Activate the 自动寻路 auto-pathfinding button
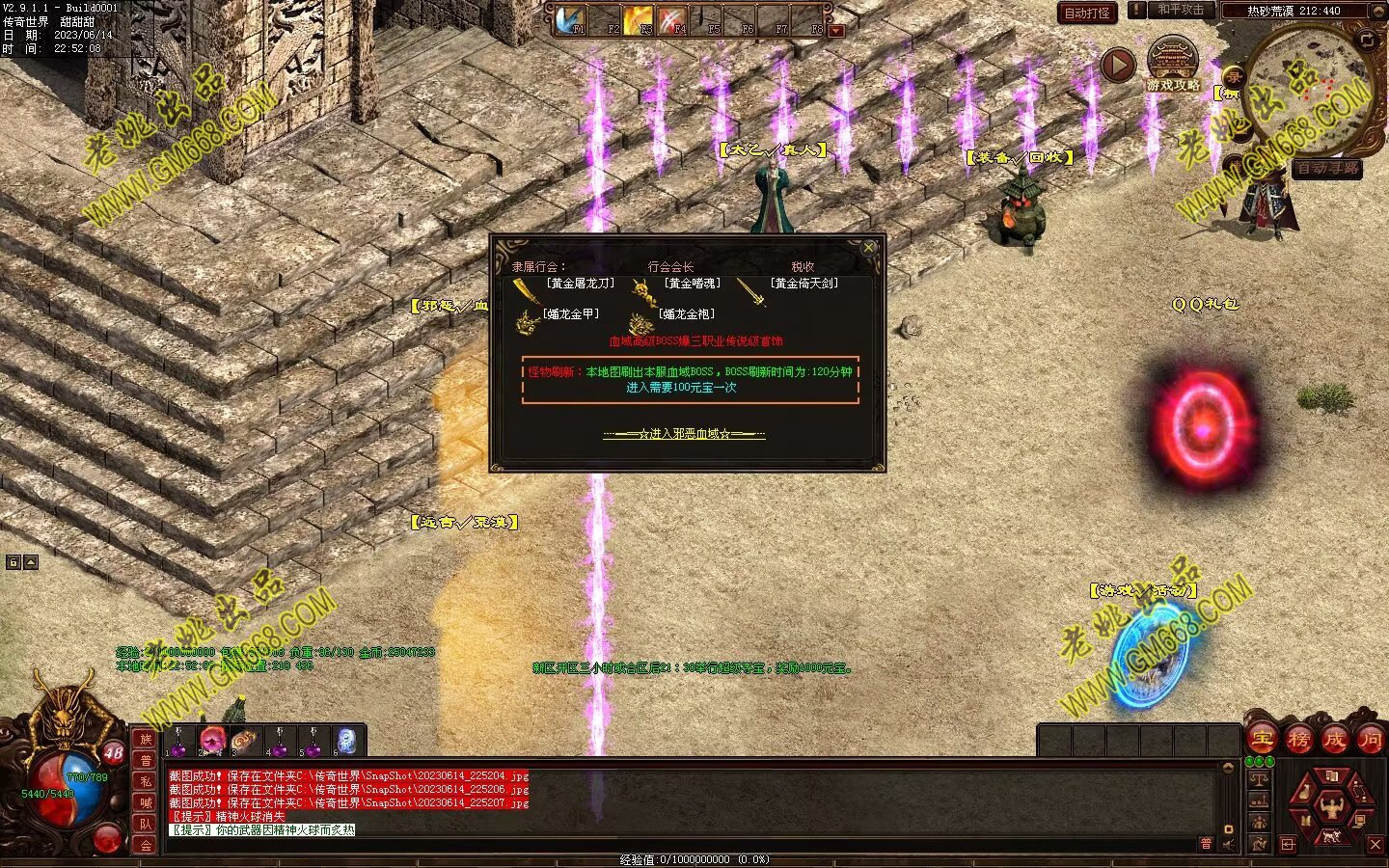This screenshot has height=868, width=1389. [x=1326, y=169]
